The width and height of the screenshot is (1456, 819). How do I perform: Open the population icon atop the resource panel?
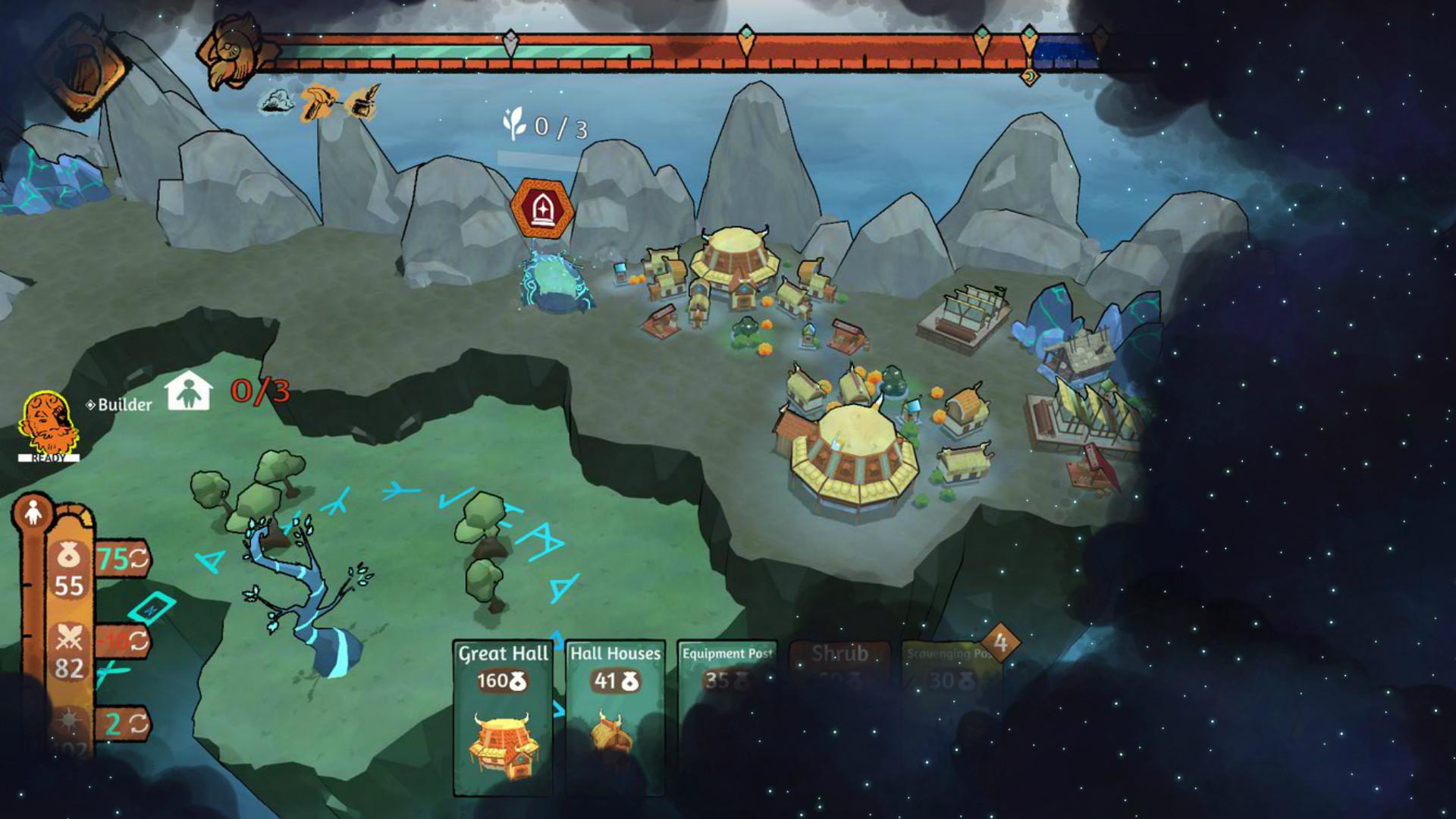pyautogui.click(x=33, y=513)
